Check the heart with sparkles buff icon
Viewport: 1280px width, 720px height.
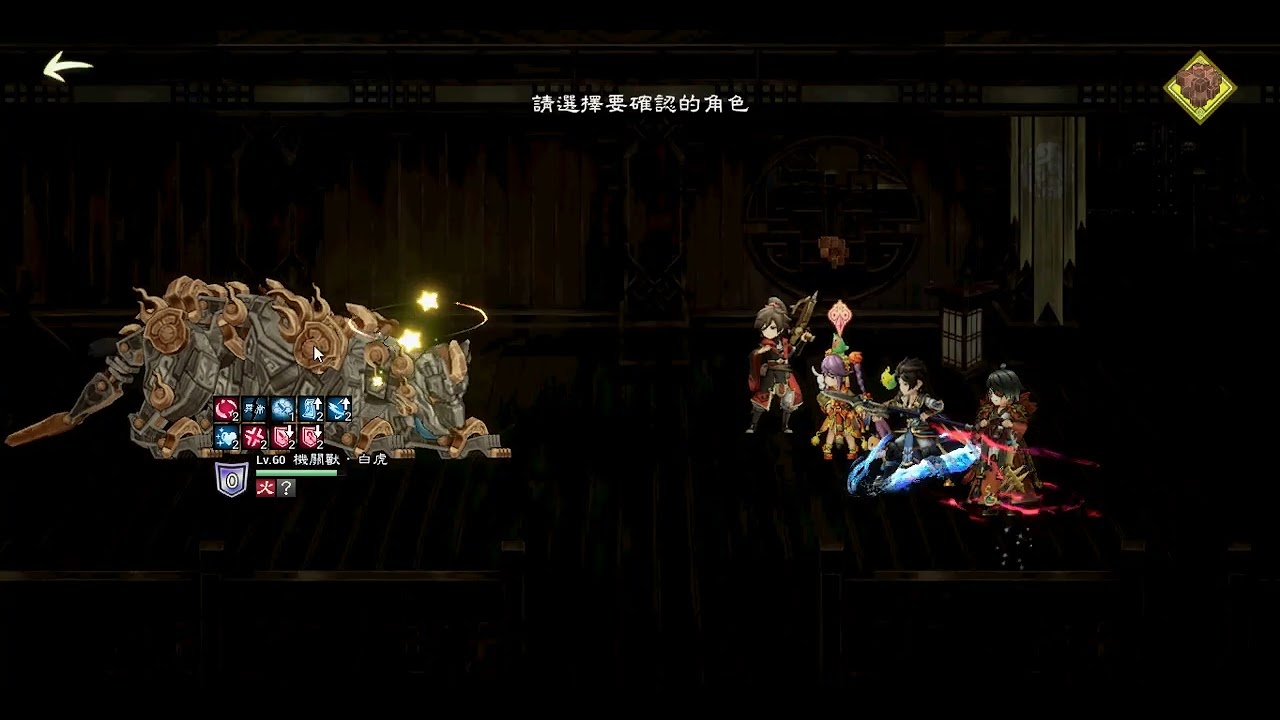click(x=226, y=437)
